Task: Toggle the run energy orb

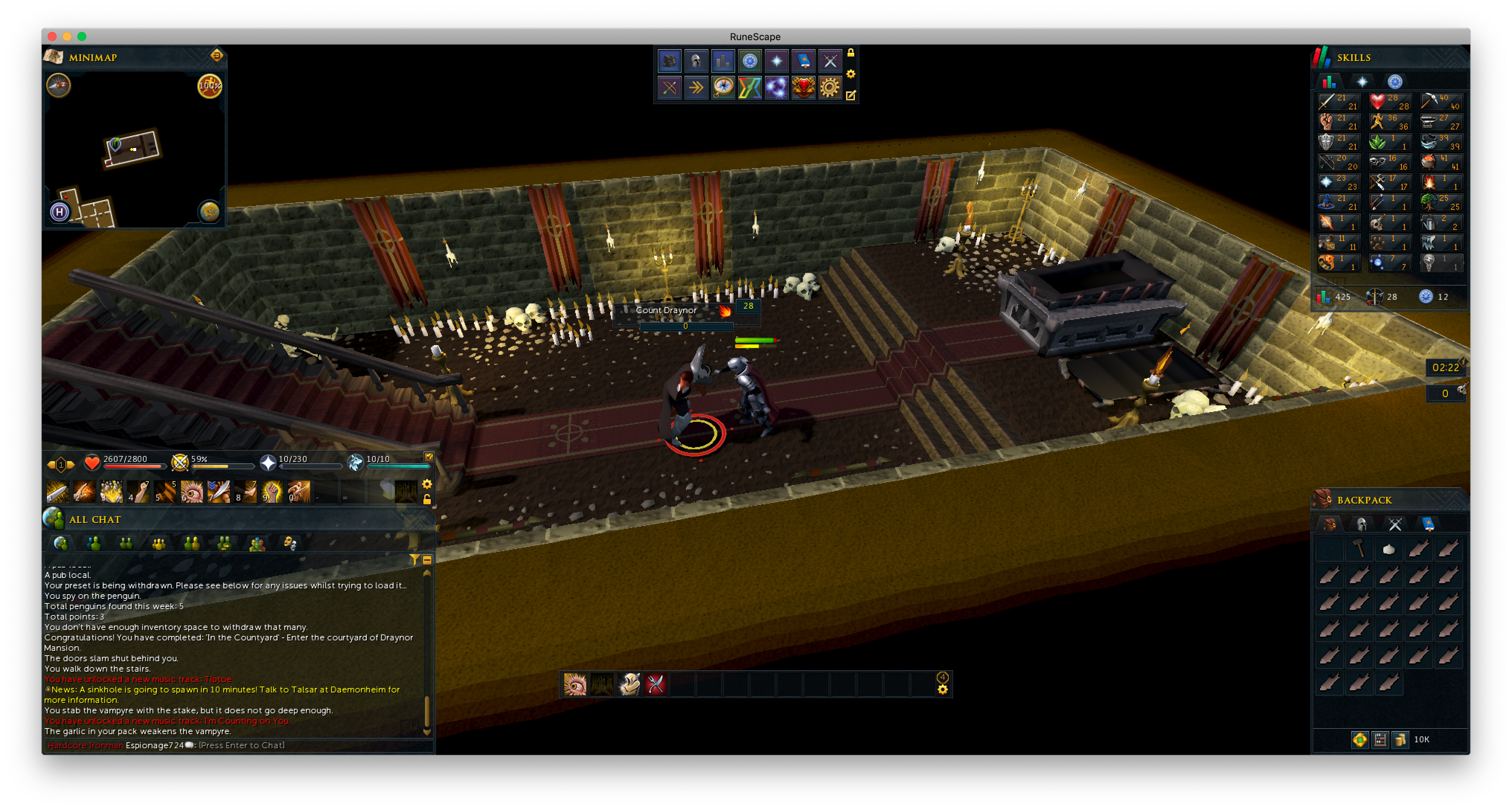Action: (x=209, y=86)
